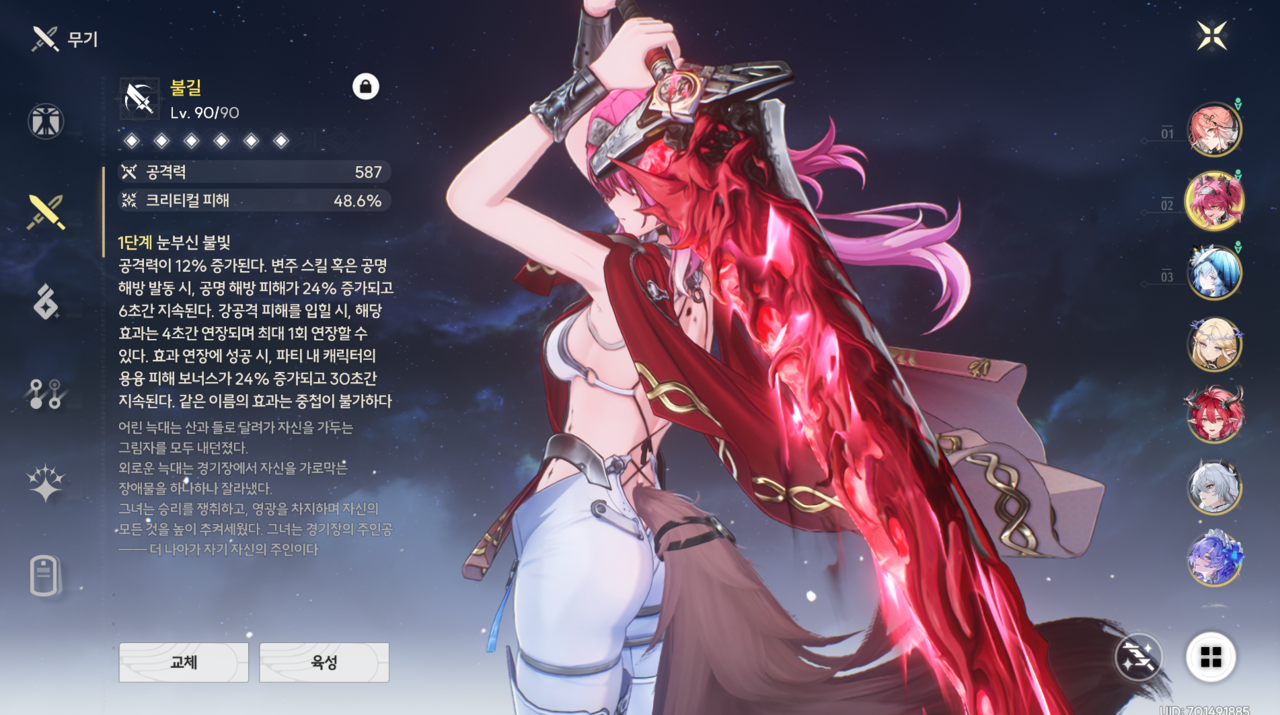Choose the red-haired horned character portrait

[x=1214, y=415]
